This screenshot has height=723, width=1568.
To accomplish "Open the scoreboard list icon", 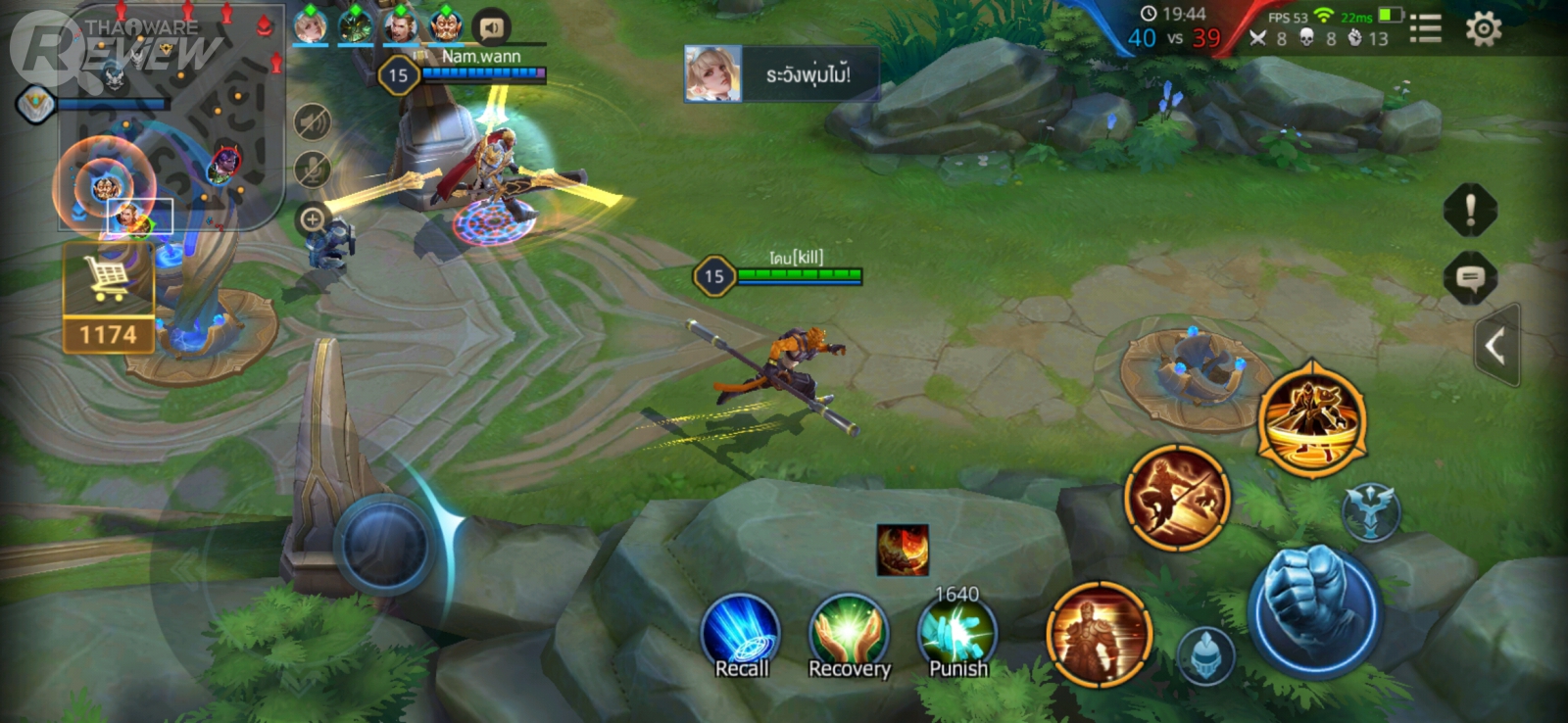I will pos(1425,29).
